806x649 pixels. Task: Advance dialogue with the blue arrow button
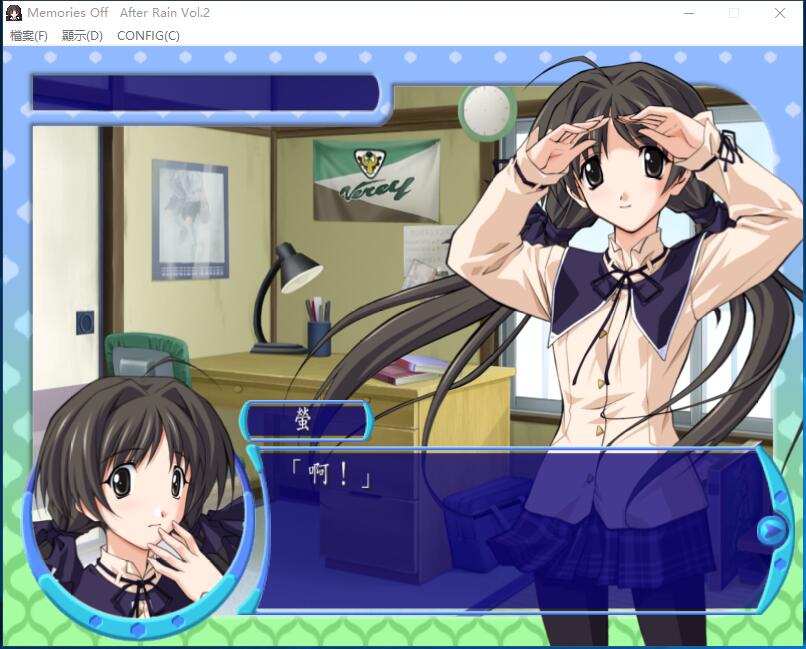771,530
